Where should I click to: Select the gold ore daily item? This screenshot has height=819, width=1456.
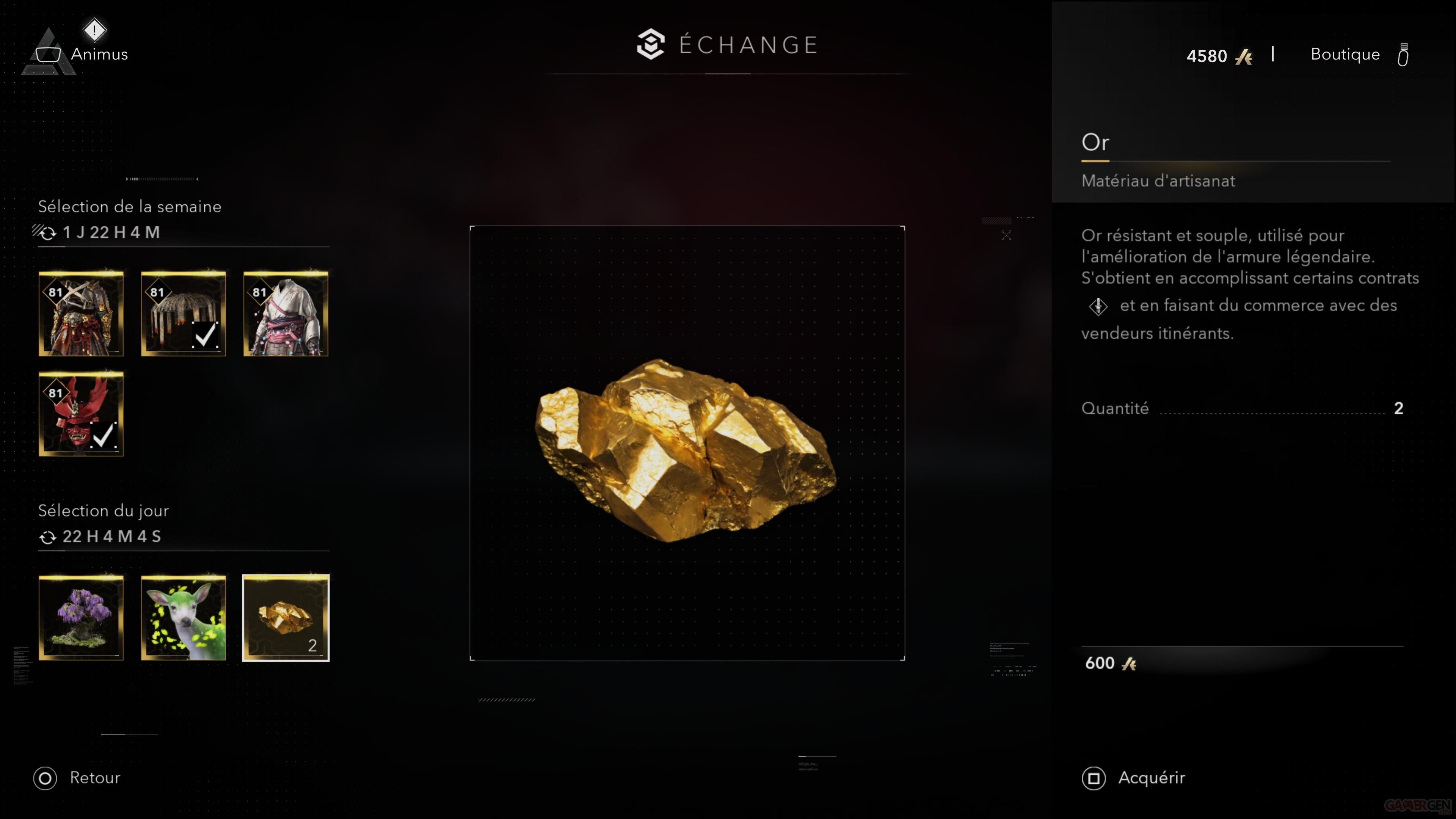coord(286,618)
